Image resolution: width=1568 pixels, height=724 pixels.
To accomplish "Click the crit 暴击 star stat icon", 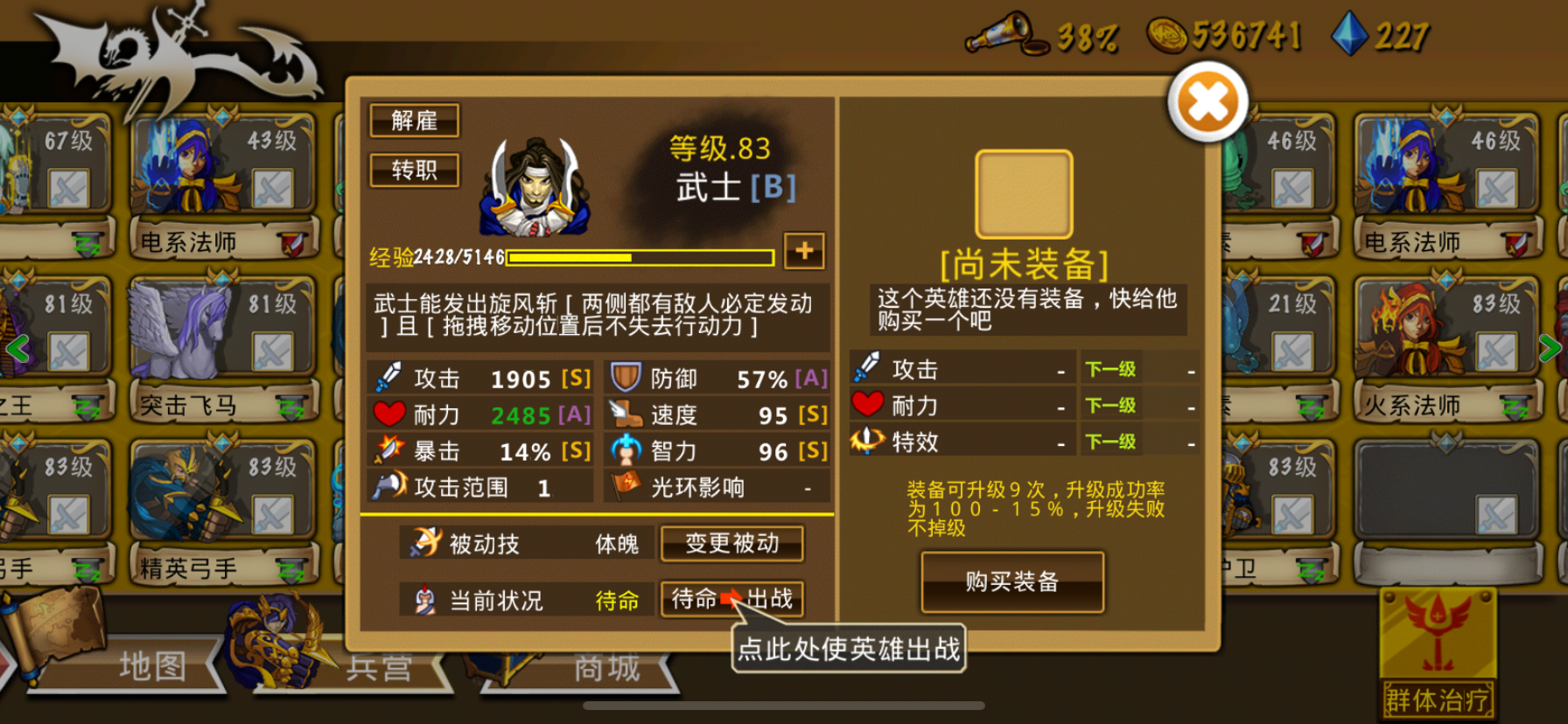I will click(x=391, y=450).
